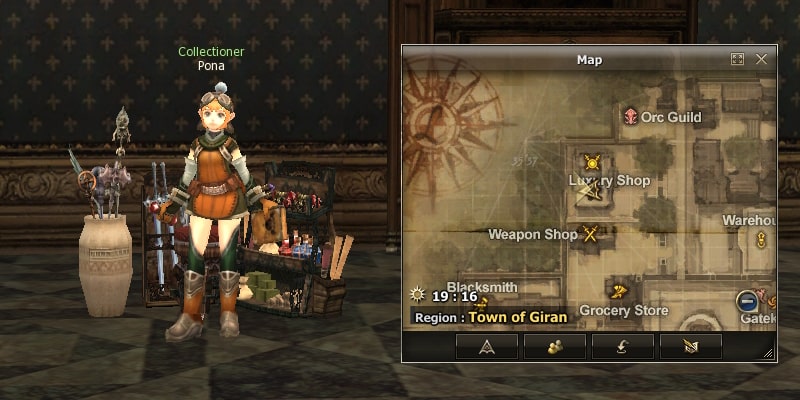This screenshot has height=400, width=800.
Task: Select the Orc Guild map marker
Action: 631,117
